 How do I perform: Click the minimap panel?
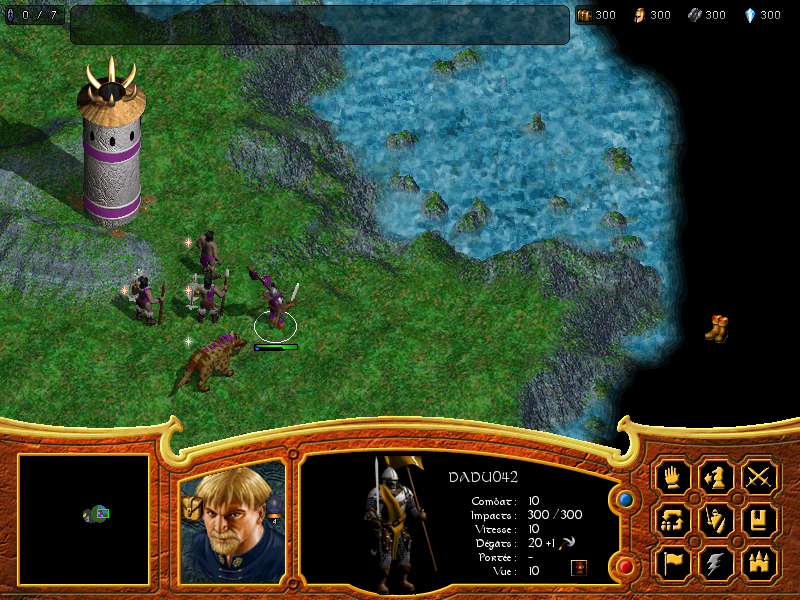tap(84, 519)
